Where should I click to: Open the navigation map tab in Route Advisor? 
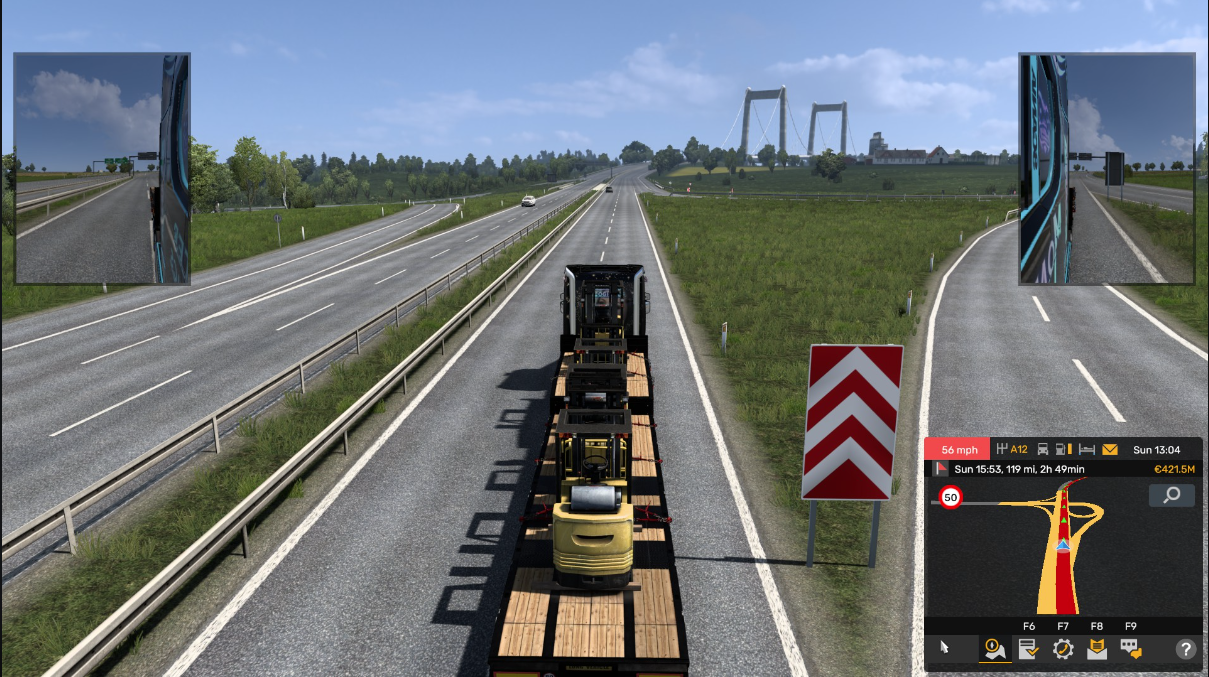click(993, 649)
